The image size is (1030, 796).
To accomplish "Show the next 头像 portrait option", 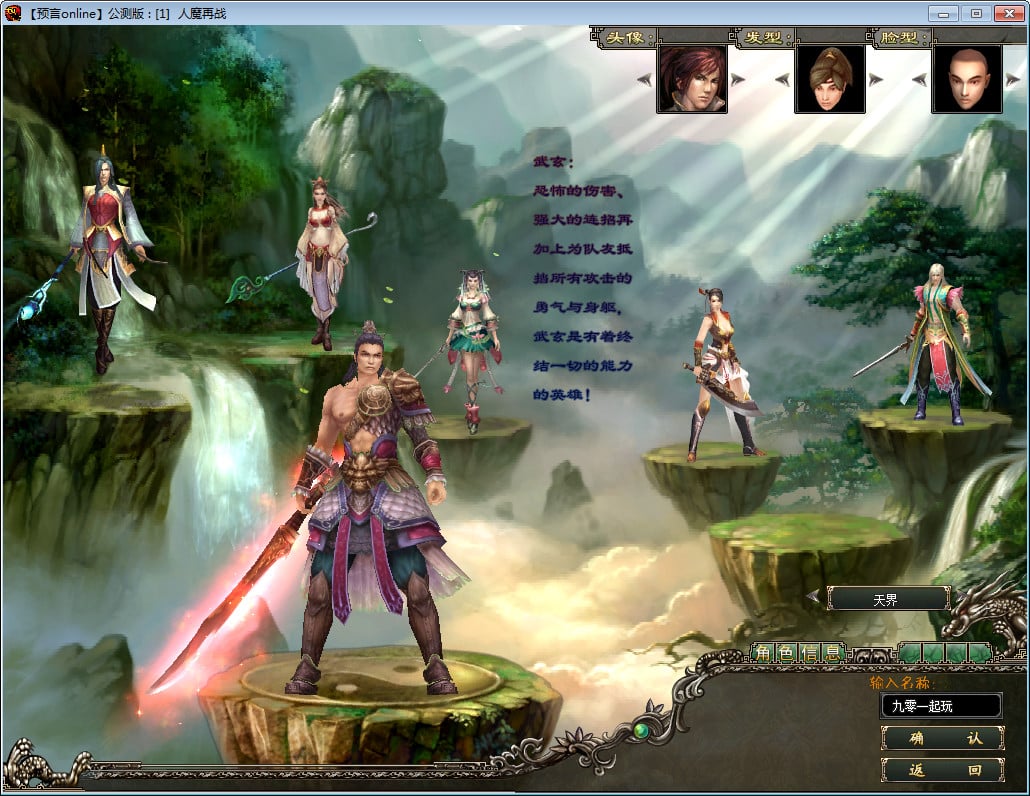I will 738,80.
